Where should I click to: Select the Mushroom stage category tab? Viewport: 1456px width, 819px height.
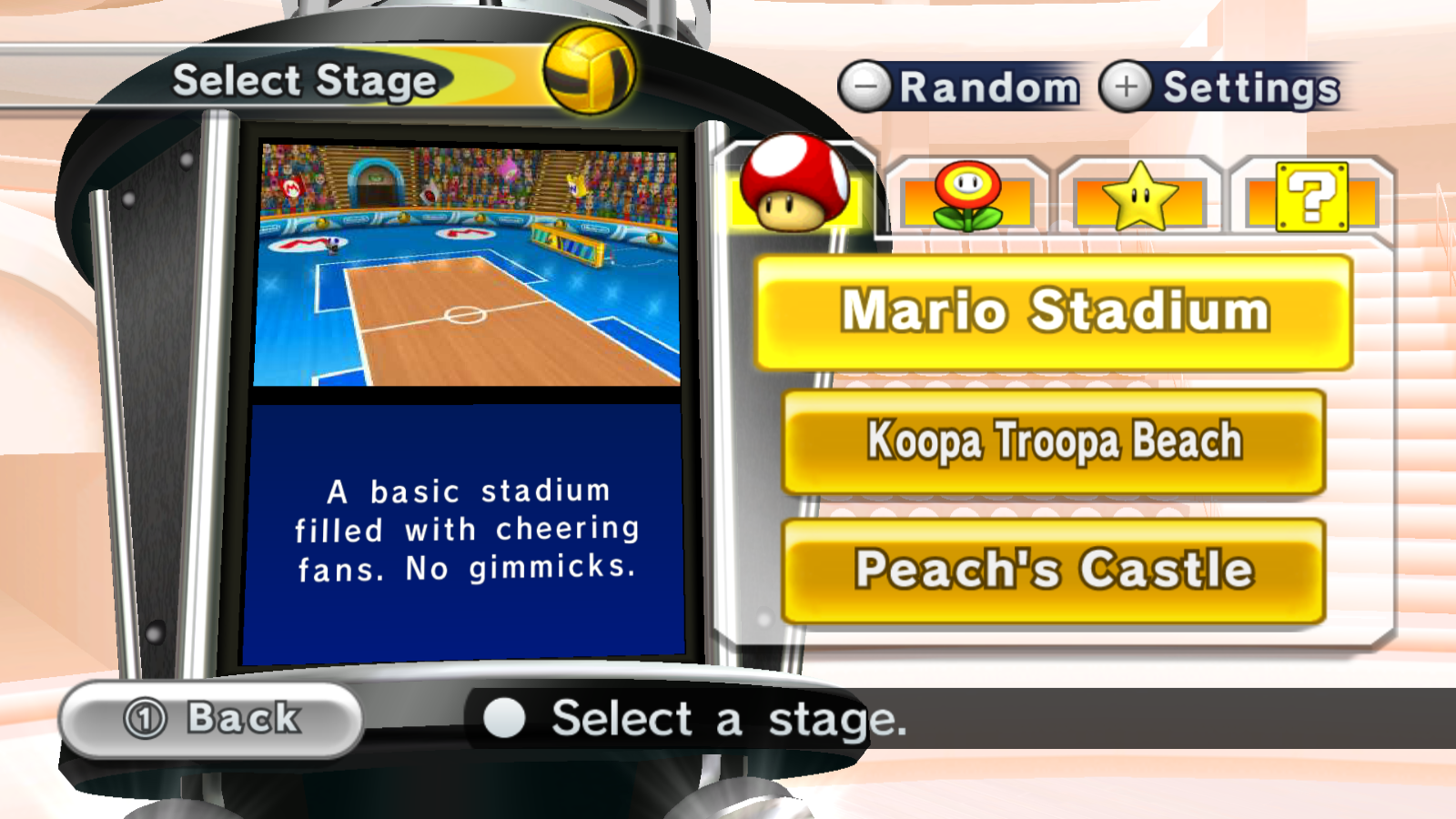794,193
